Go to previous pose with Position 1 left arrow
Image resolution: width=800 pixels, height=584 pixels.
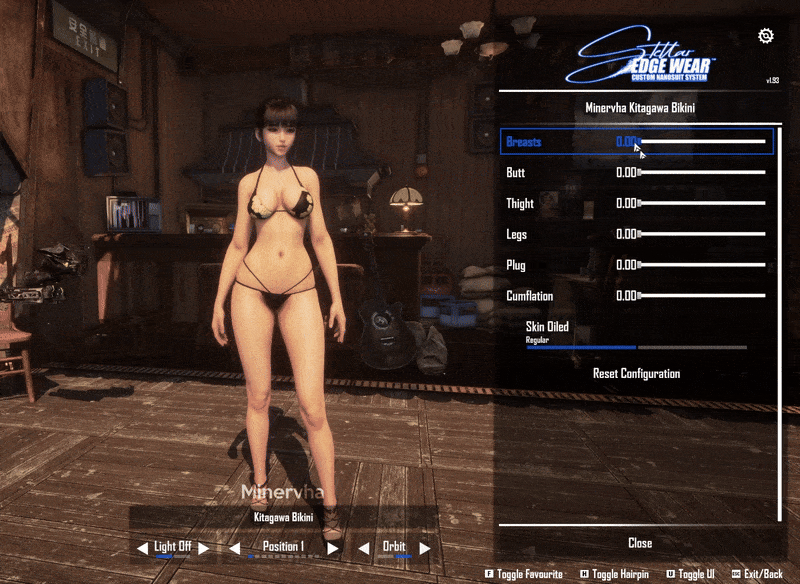235,548
